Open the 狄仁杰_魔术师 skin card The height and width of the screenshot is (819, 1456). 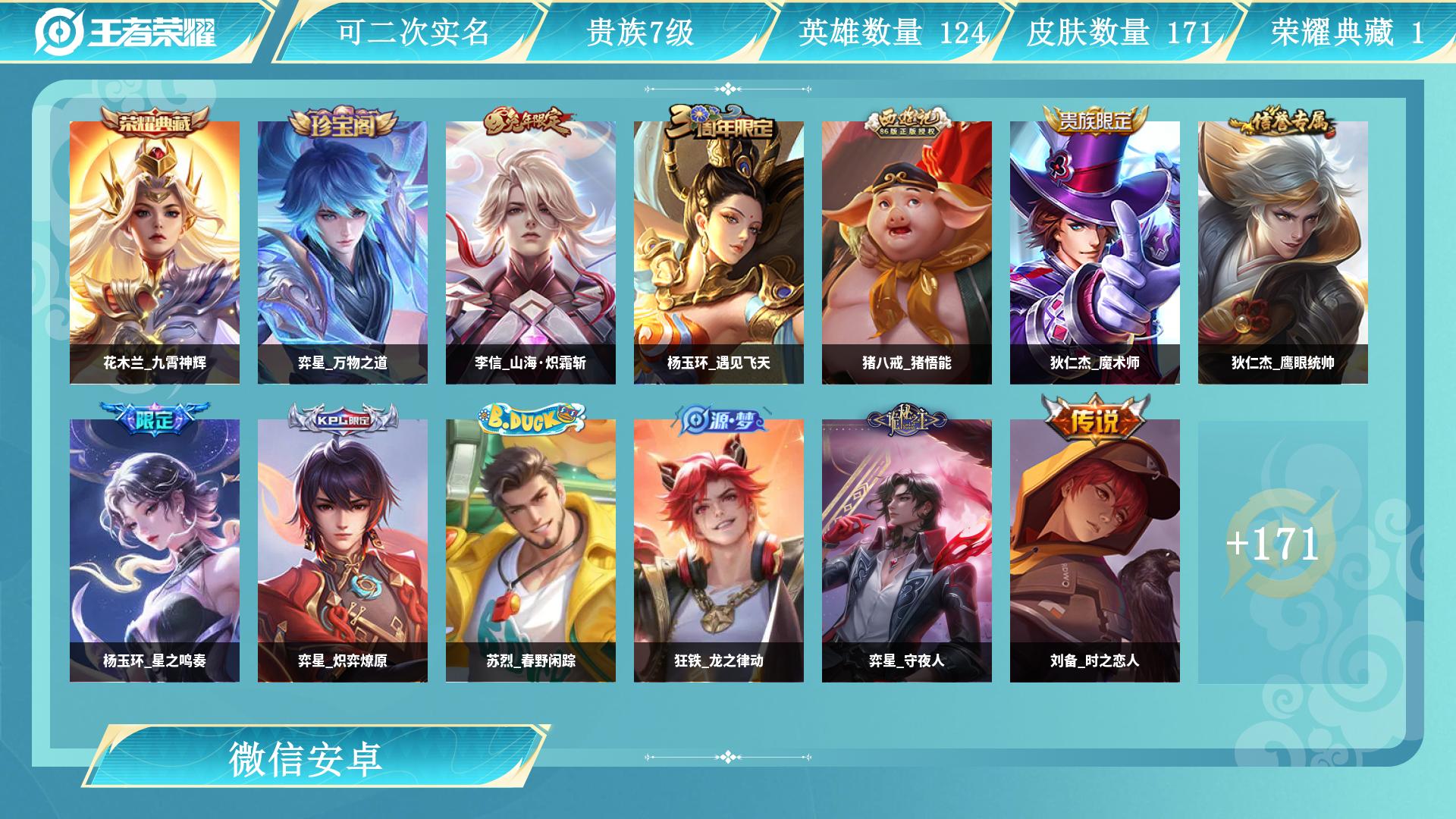tap(1095, 253)
